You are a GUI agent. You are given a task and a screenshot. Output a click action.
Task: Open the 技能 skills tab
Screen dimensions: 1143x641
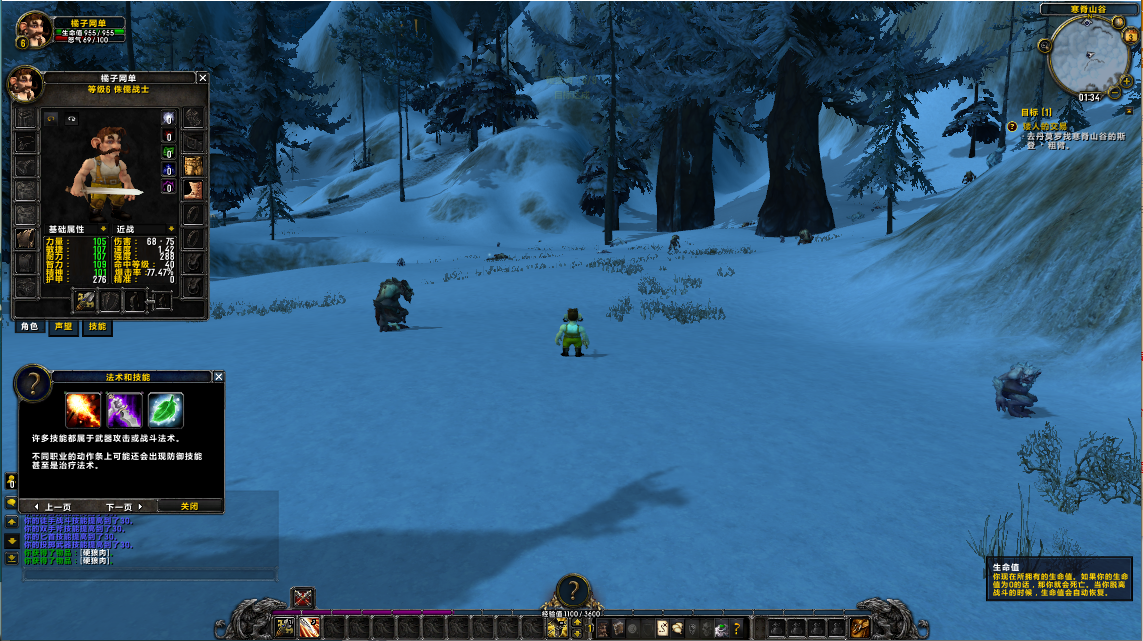(97, 327)
